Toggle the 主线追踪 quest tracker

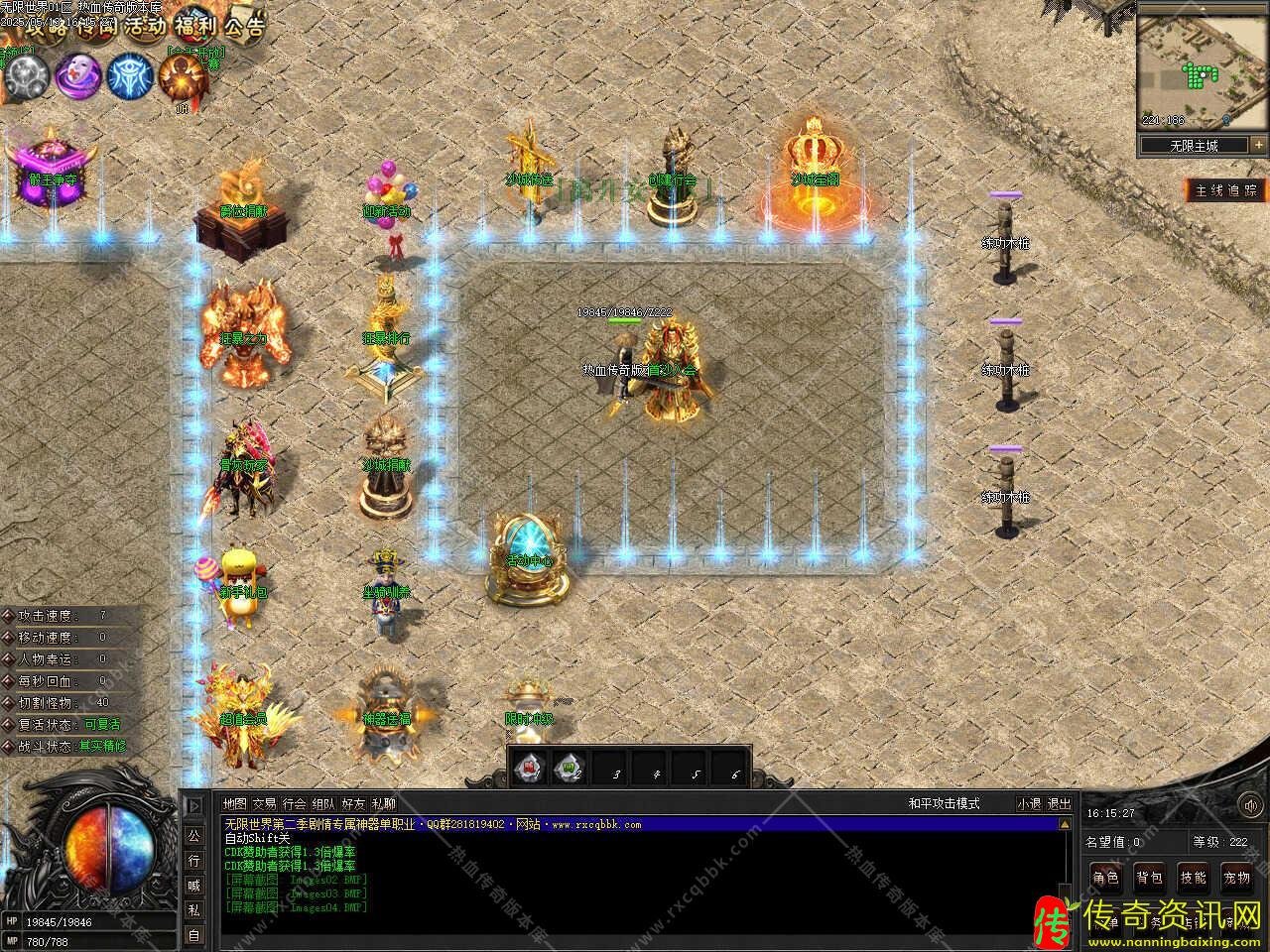point(1226,190)
